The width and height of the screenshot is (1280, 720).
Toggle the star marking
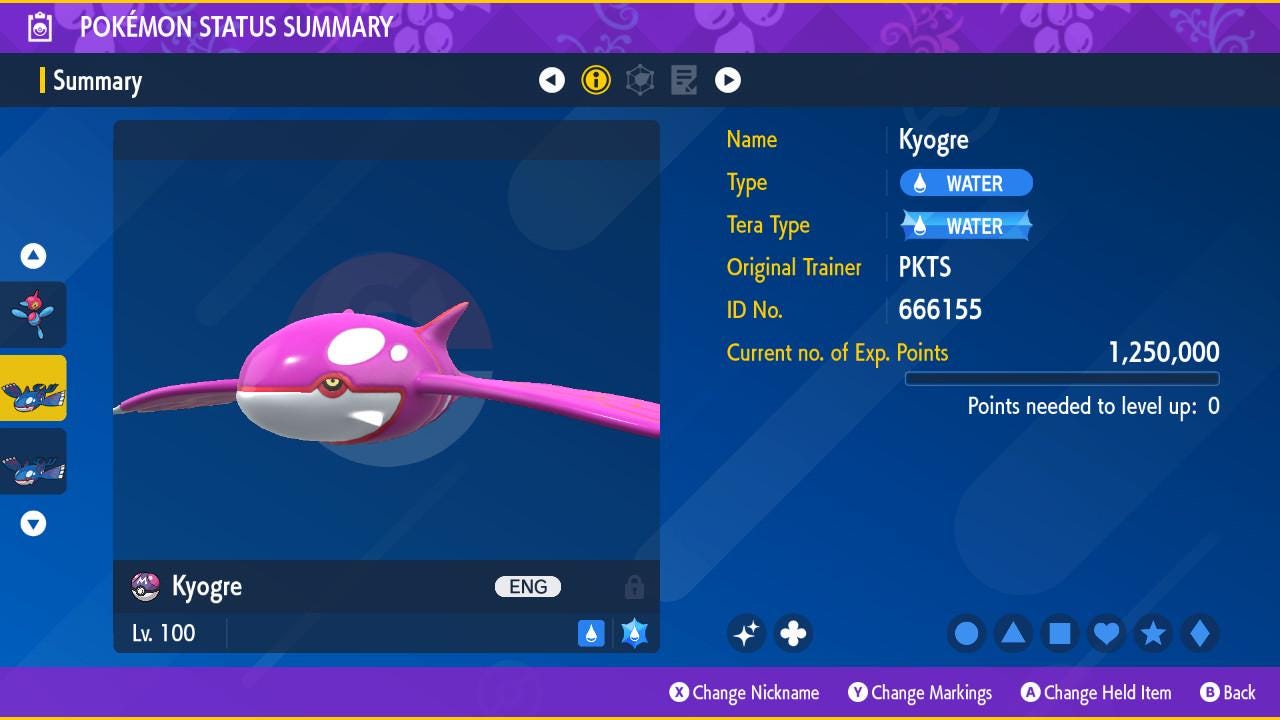tap(1153, 633)
